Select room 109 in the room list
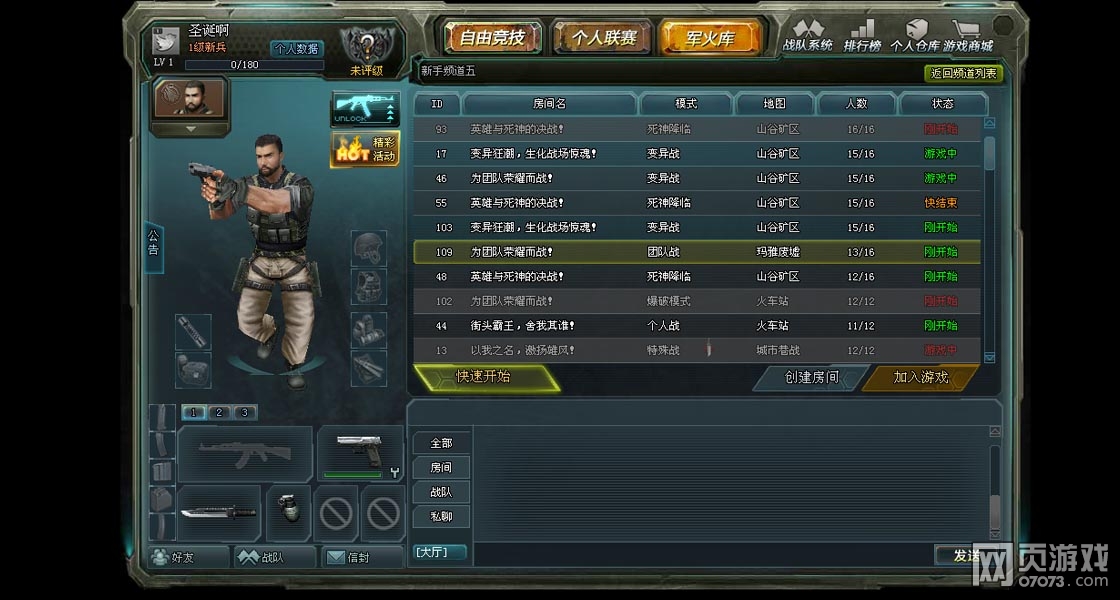 pyautogui.click(x=696, y=252)
